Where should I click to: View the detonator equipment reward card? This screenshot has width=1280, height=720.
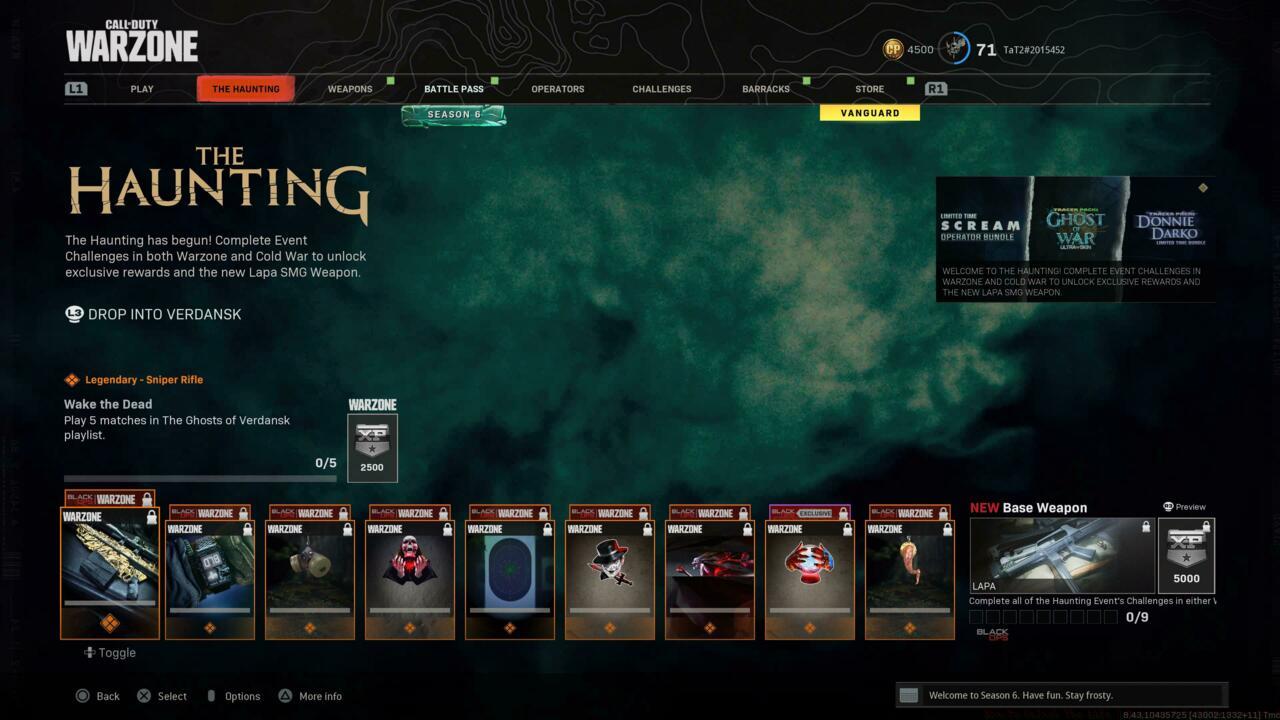pyautogui.click(x=210, y=570)
